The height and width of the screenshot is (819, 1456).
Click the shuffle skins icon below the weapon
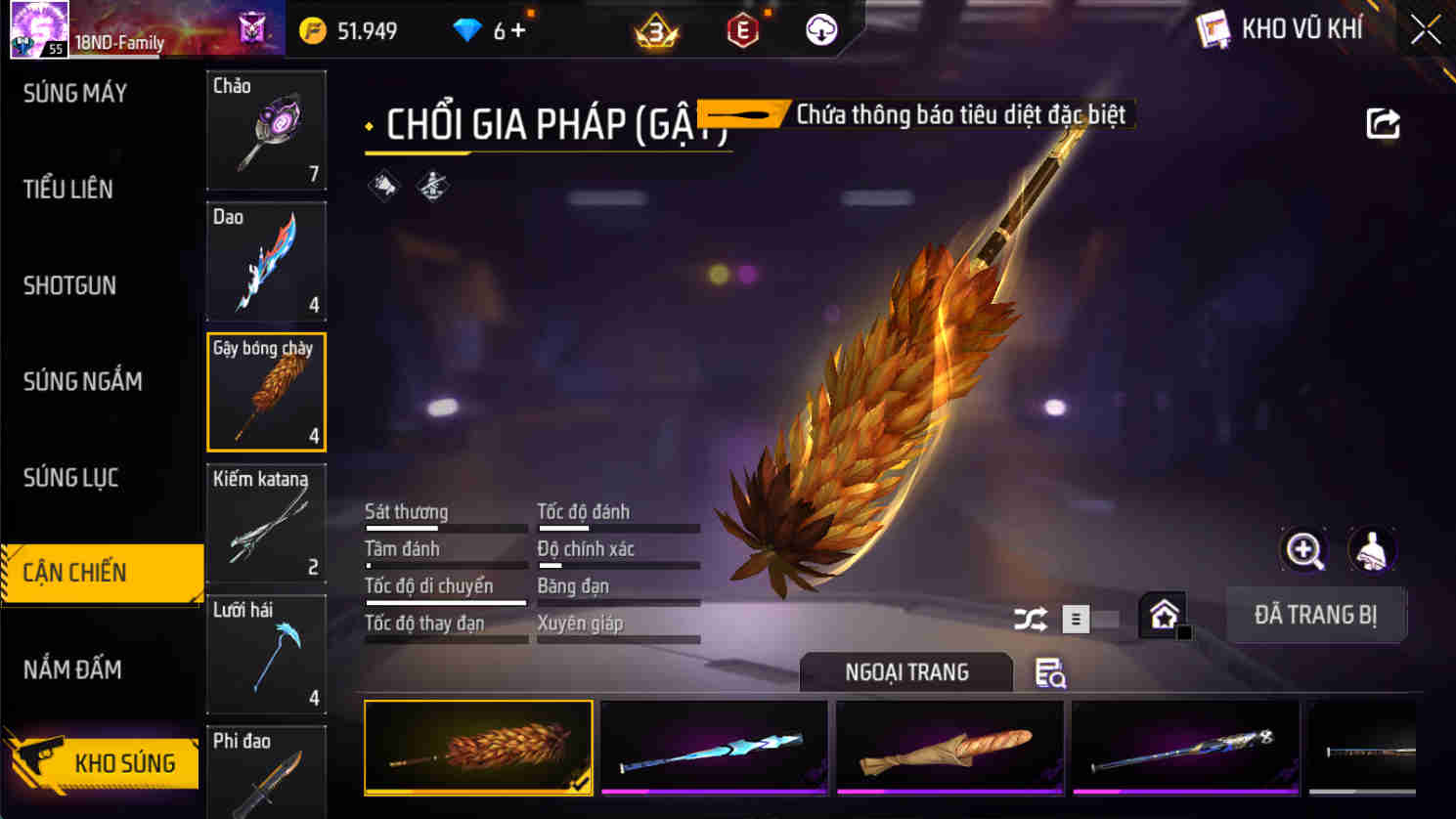click(1029, 618)
